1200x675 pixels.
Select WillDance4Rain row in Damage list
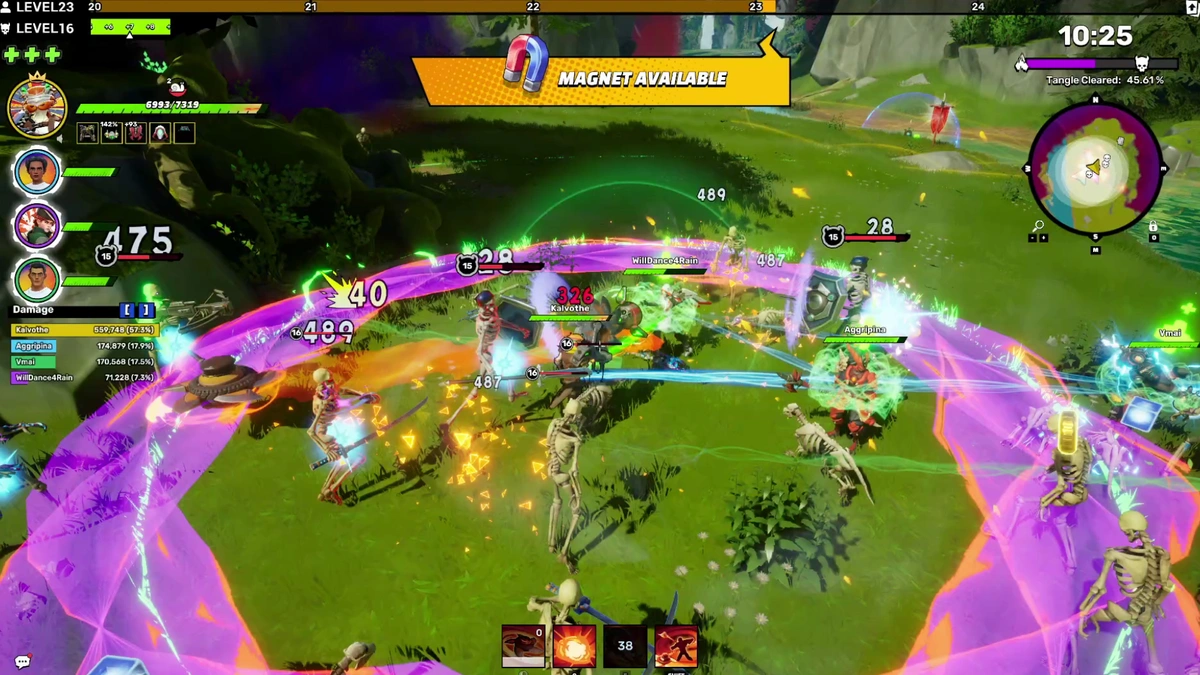pos(84,378)
